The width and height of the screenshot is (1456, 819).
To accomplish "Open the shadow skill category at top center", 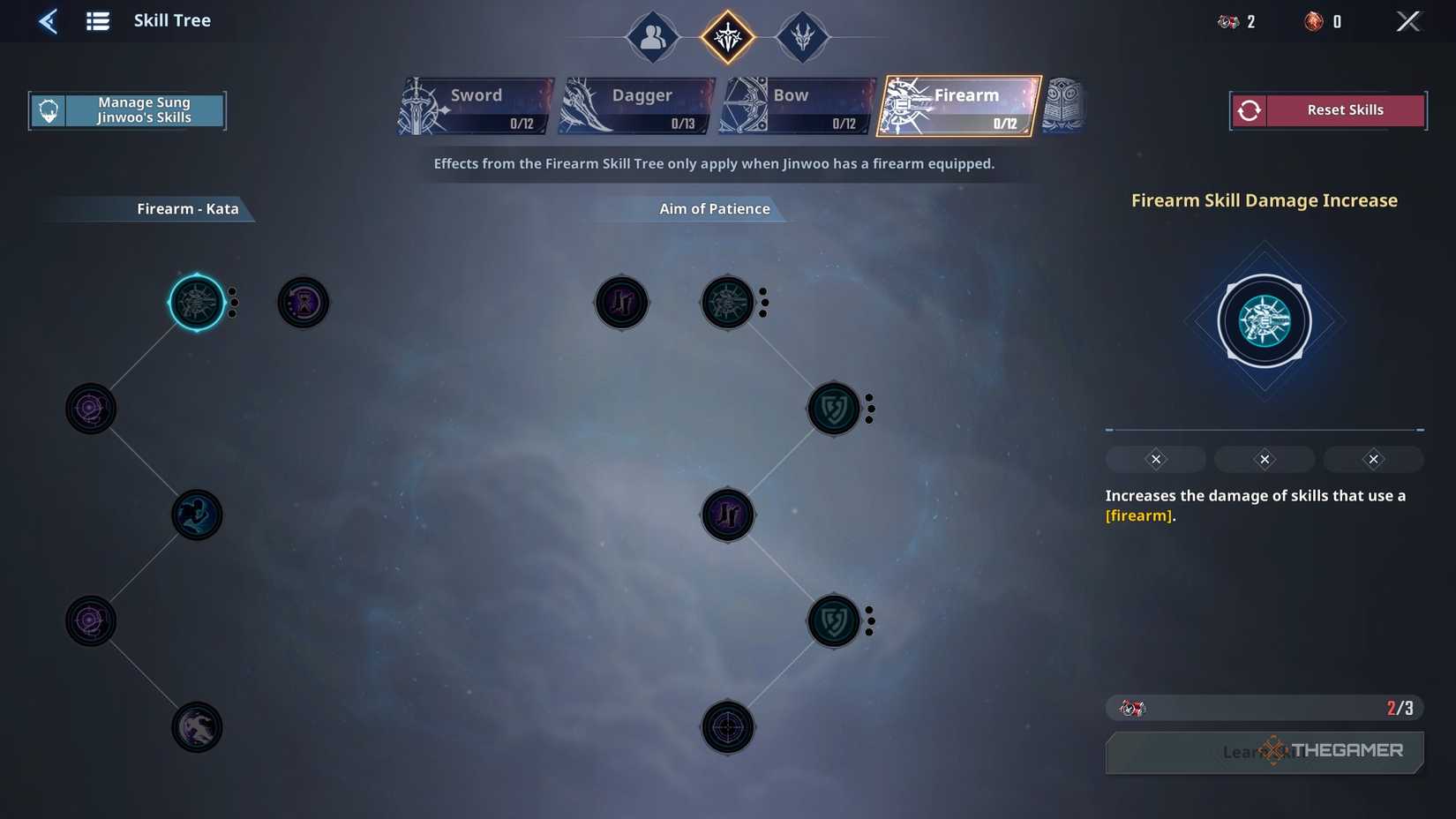I will [802, 37].
